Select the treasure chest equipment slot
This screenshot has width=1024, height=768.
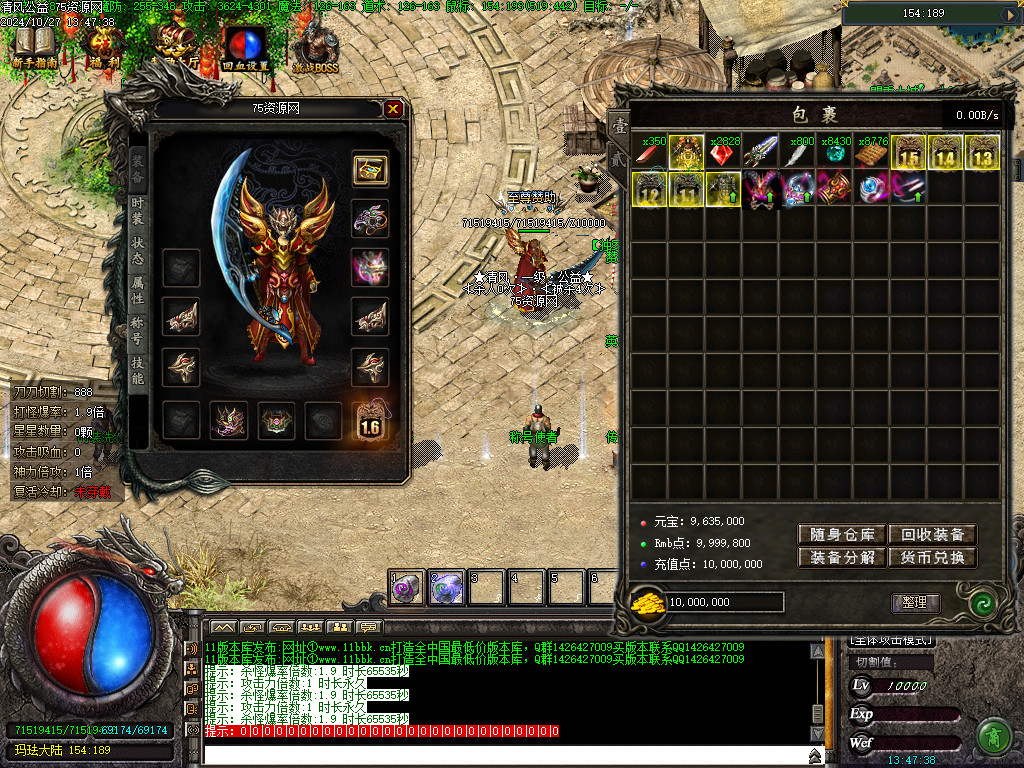click(370, 169)
